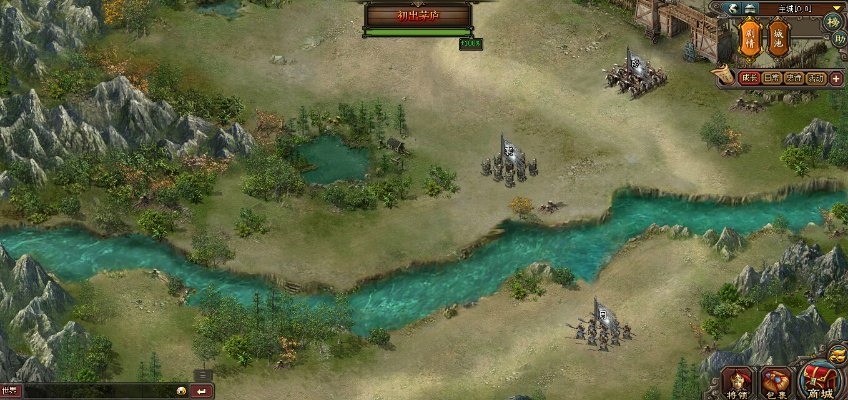This screenshot has width=848, height=400.
Task: Click the palace city view icon
Action: (749, 8)
